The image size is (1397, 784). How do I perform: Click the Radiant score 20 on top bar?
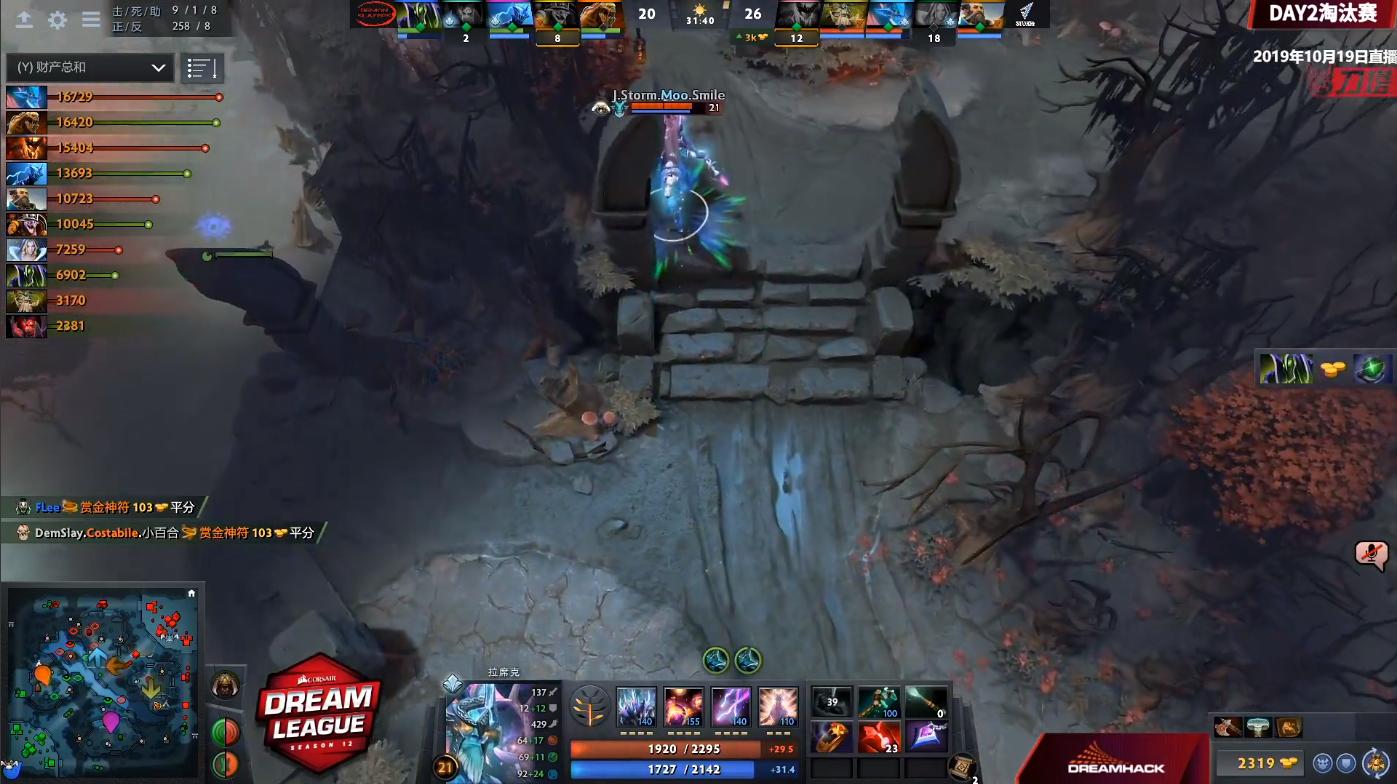pos(646,14)
